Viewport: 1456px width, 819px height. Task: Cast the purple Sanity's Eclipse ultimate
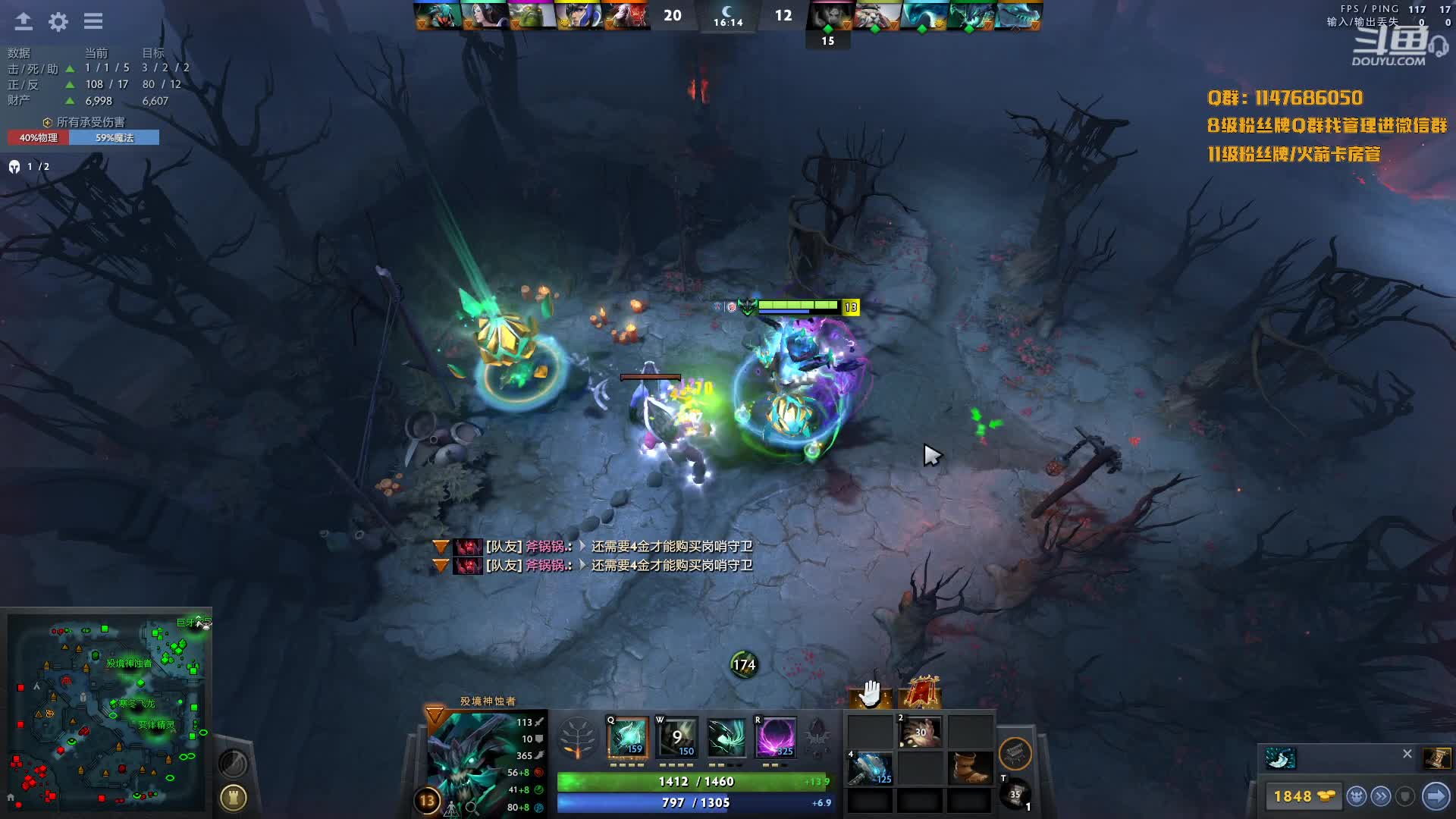tap(775, 737)
